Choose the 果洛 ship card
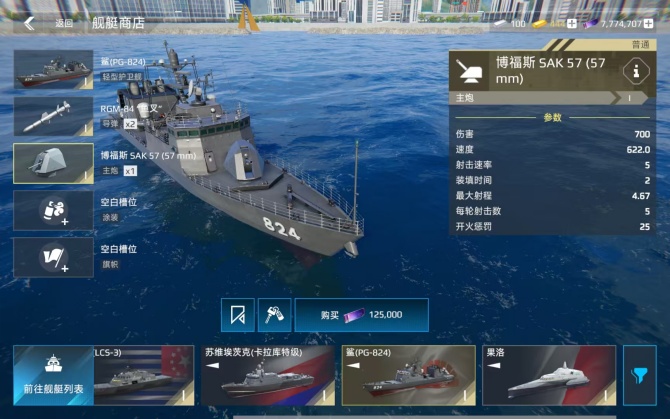The width and height of the screenshot is (670, 419). pos(549,375)
